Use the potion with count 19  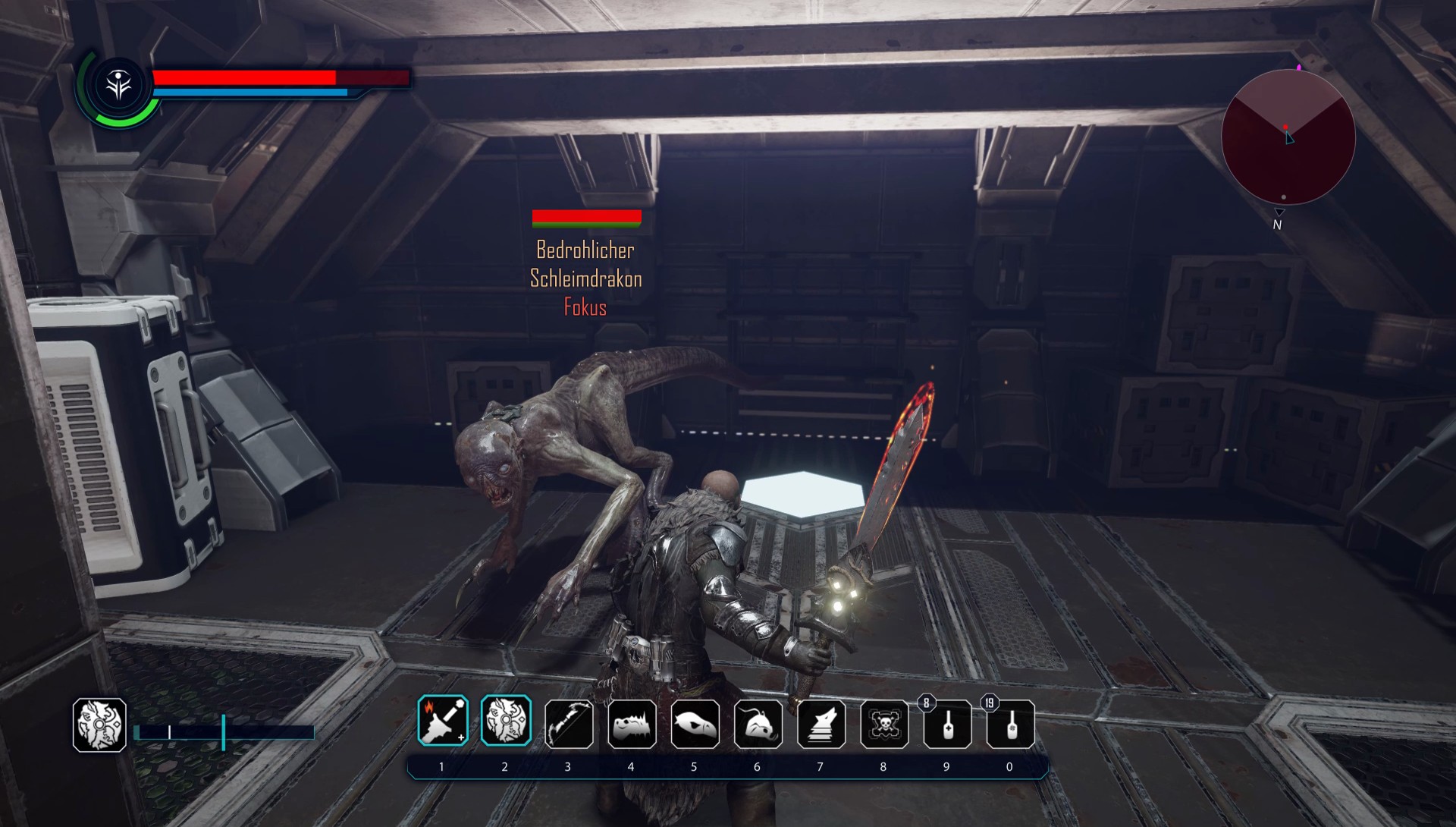(1010, 725)
